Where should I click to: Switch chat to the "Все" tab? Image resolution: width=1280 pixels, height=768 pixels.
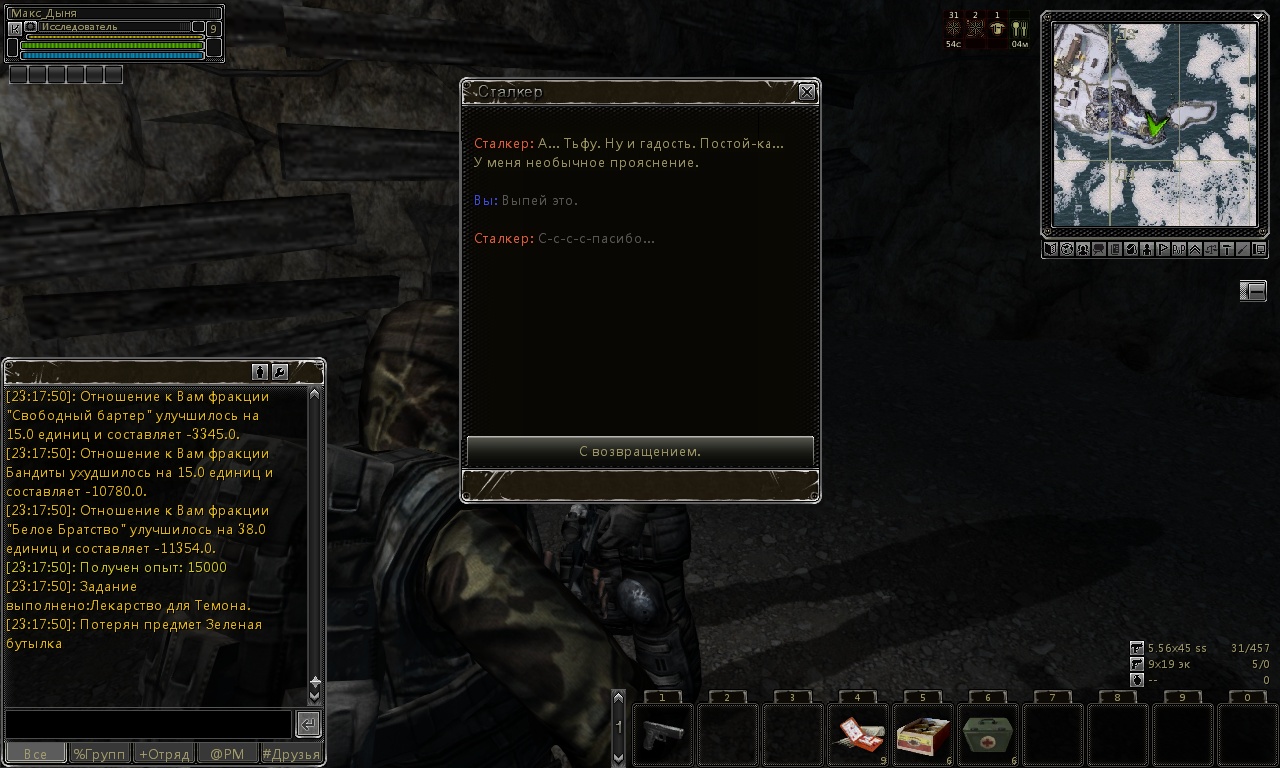[35, 754]
